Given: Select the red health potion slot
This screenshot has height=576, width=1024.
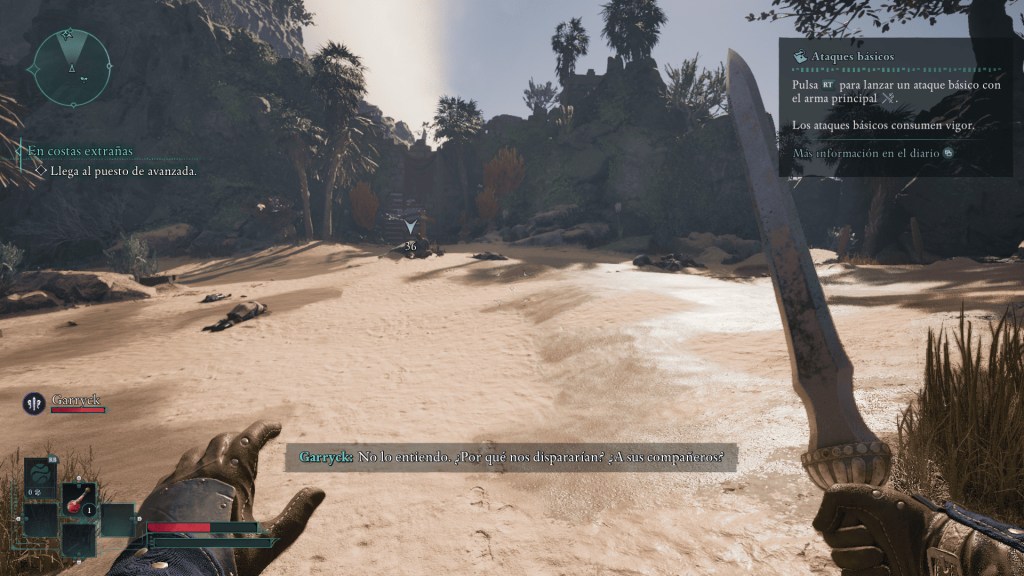Looking at the screenshot, I should click(79, 499).
